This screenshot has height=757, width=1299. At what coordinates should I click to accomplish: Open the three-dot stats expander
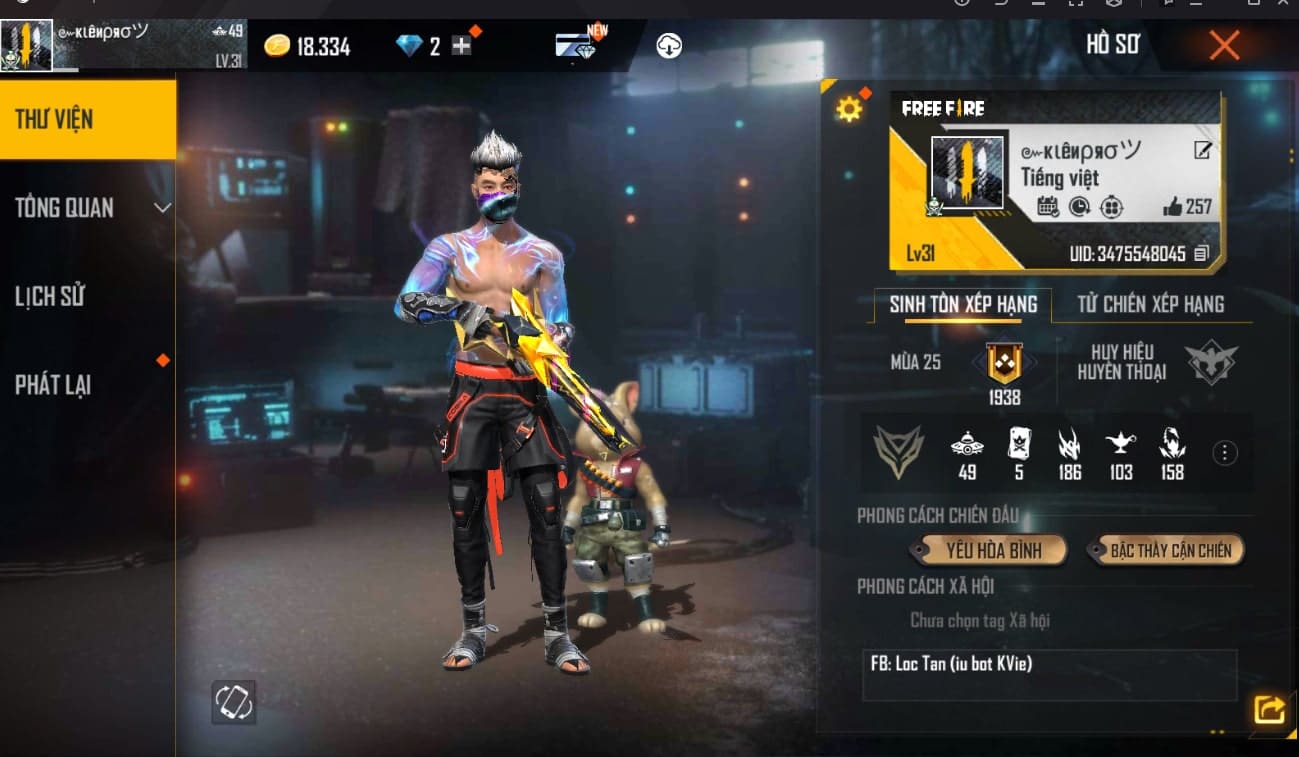pos(1224,452)
